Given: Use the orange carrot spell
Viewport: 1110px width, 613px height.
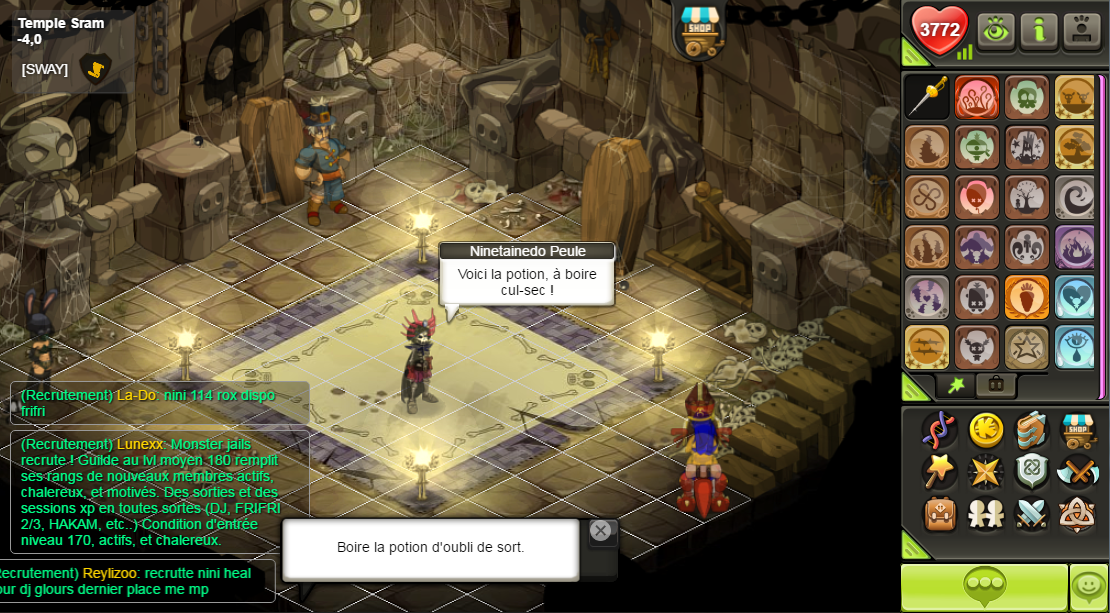Looking at the screenshot, I should click(1027, 297).
